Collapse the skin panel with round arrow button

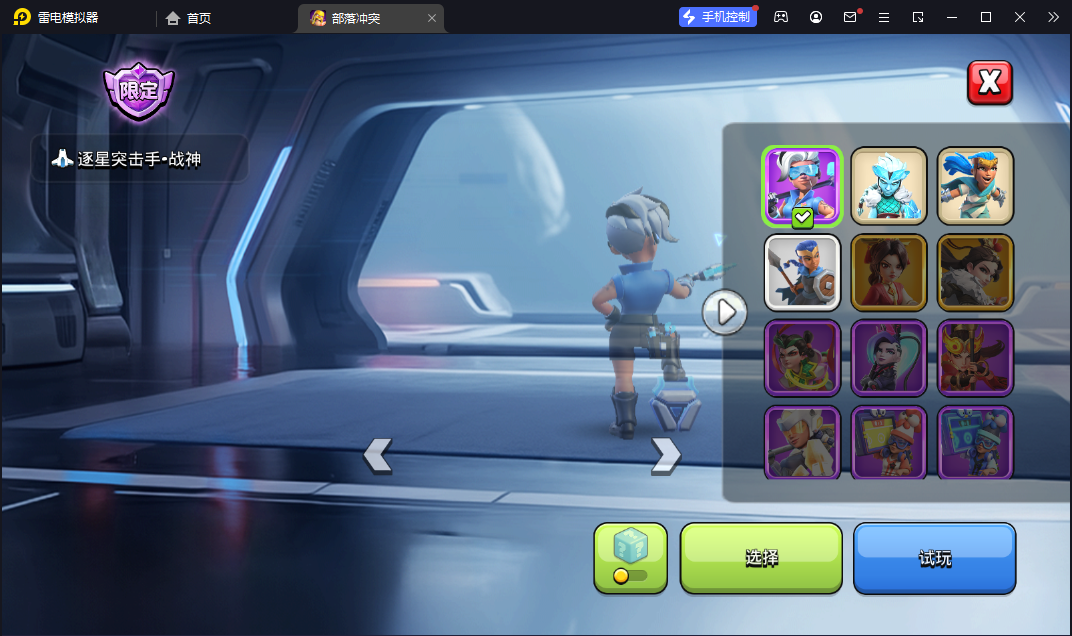(x=724, y=313)
